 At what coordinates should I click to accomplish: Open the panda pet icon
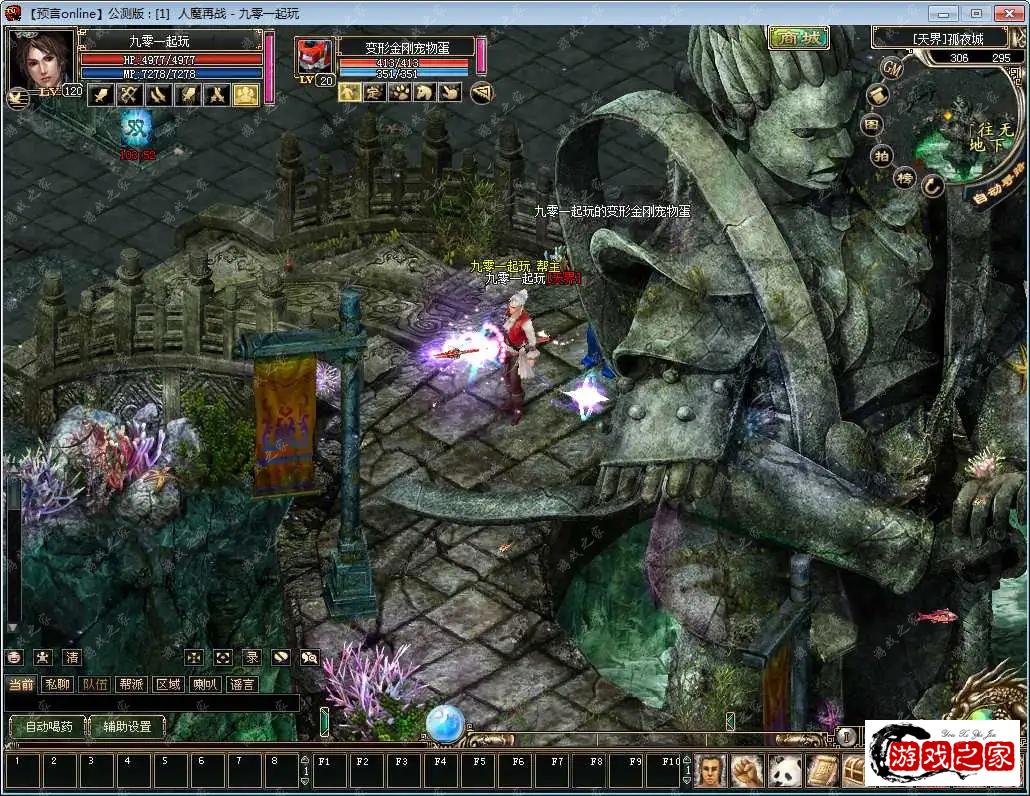coord(783,770)
